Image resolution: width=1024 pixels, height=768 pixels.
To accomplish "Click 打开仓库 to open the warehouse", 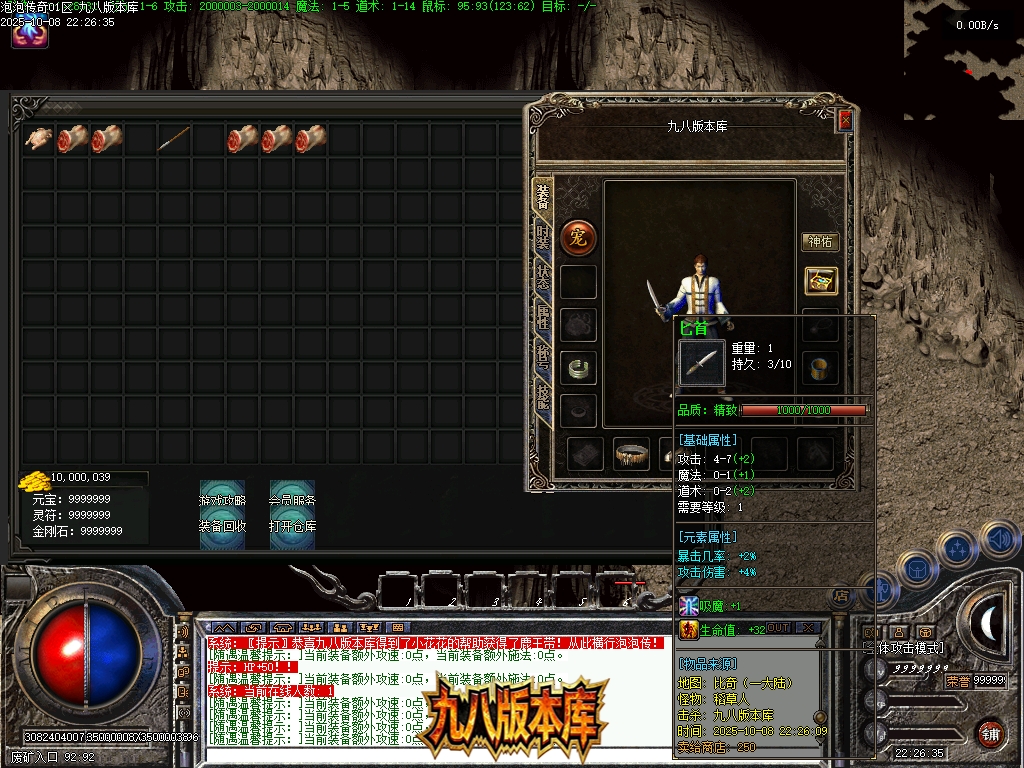I will click(292, 526).
